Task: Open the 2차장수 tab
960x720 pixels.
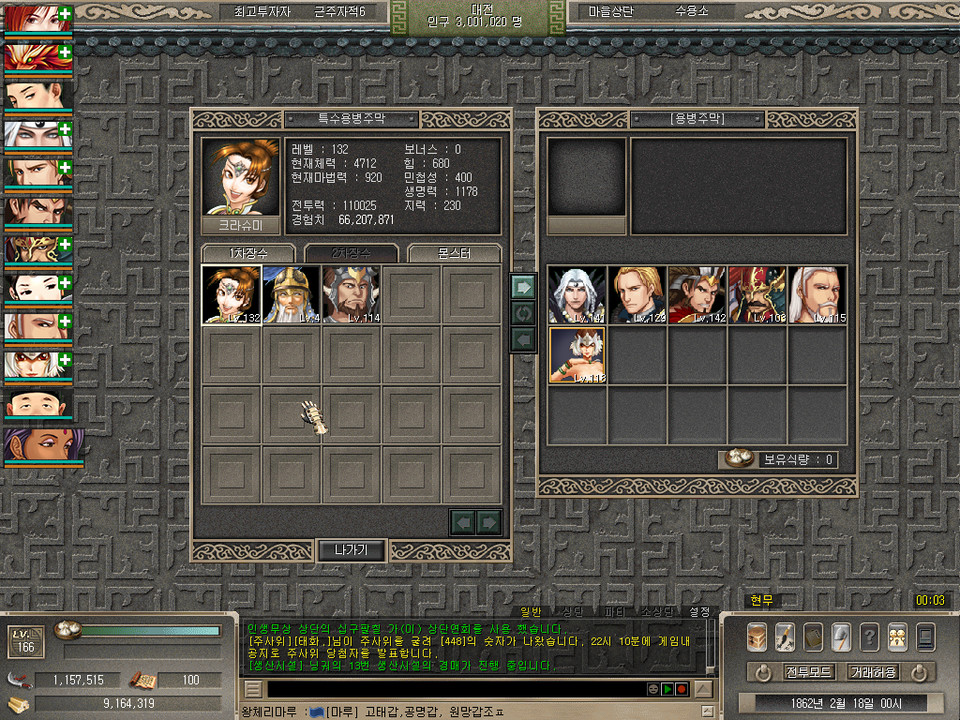Action: pos(351,253)
